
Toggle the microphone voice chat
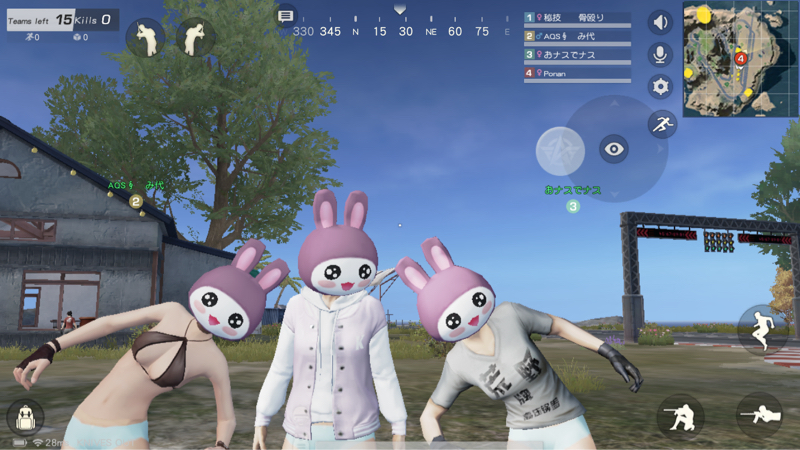pos(660,54)
